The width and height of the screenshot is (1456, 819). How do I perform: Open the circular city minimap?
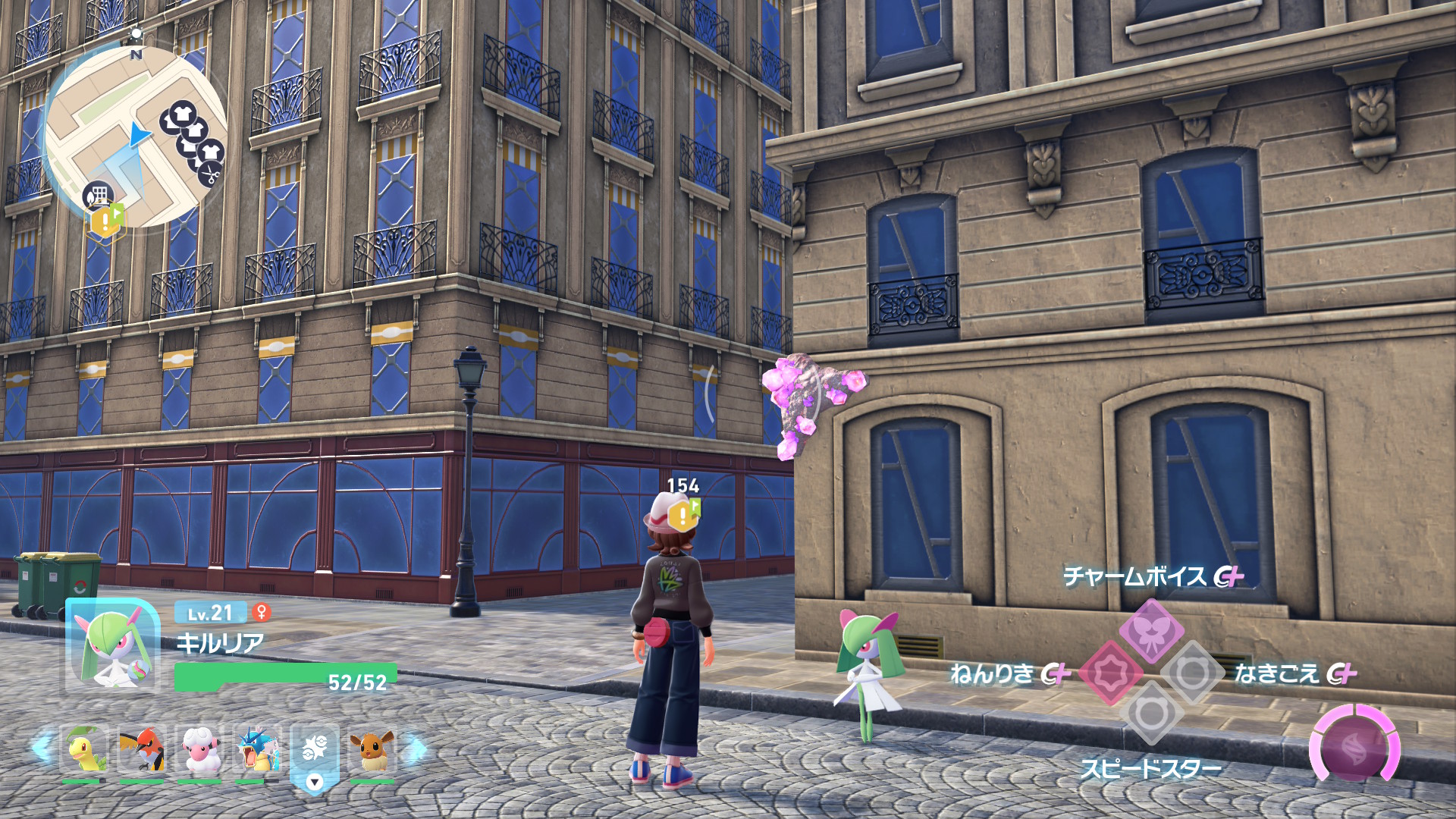135,136
